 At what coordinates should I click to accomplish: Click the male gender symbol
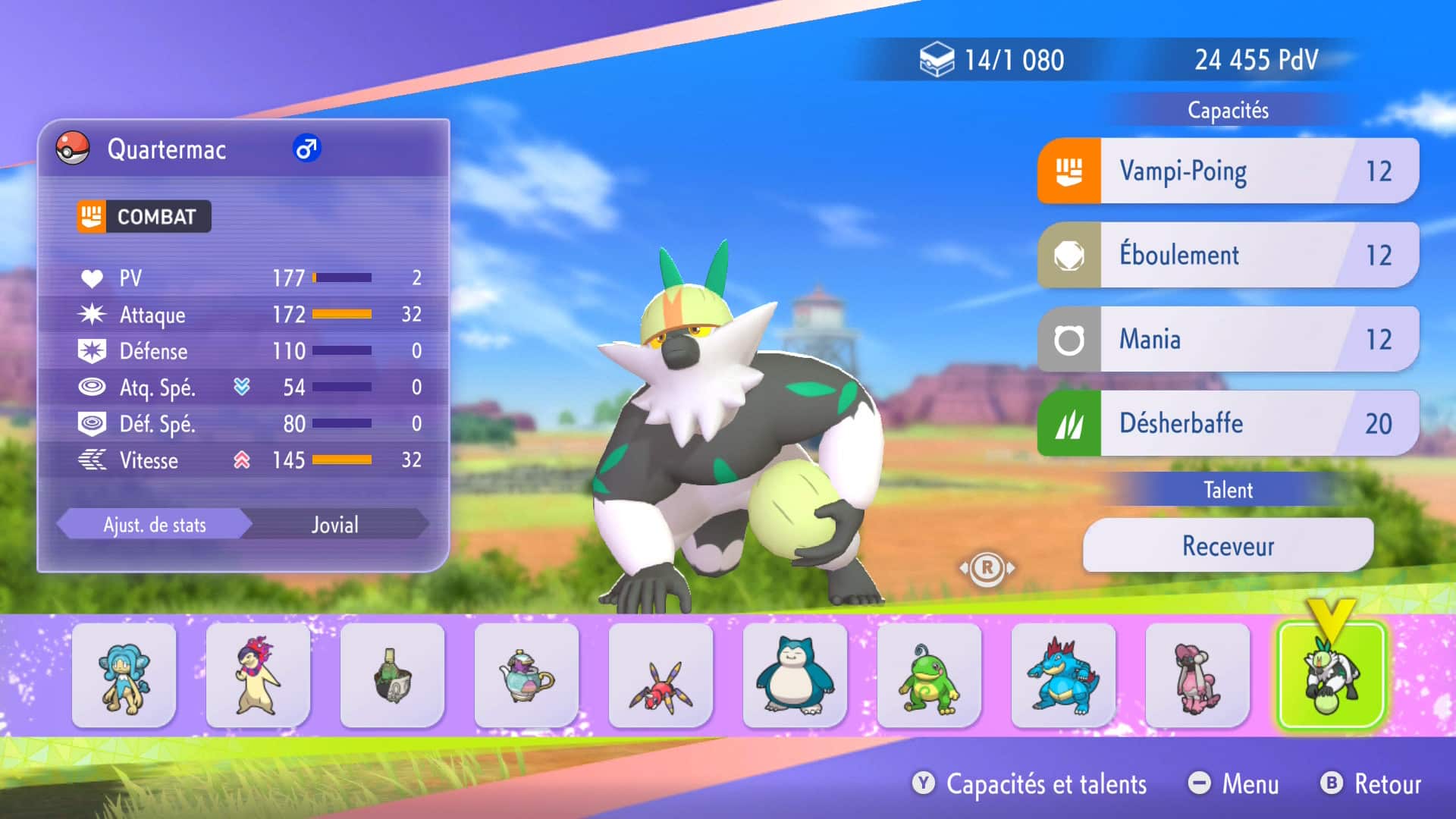306,150
